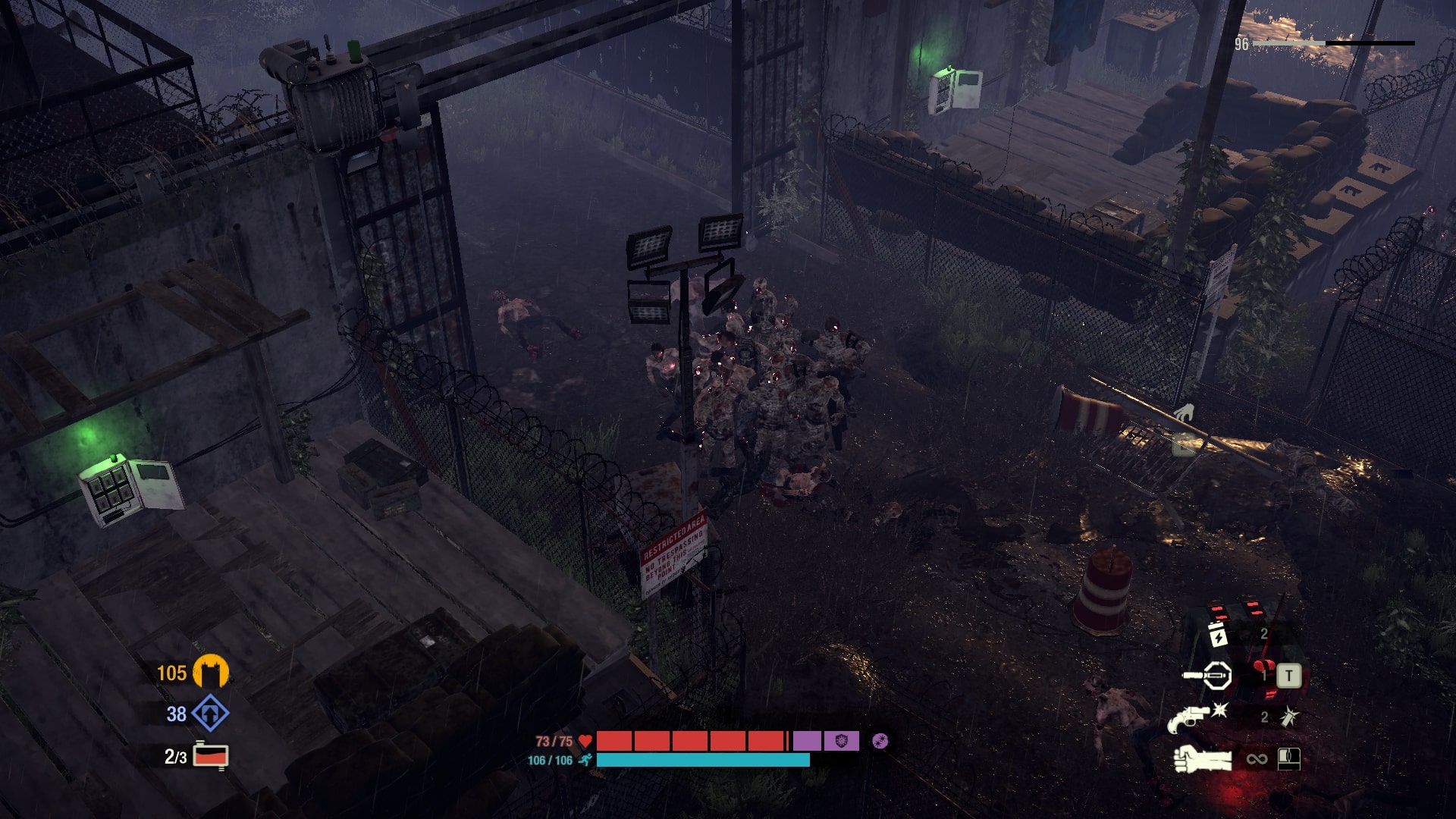Click the flare ammo icon

1289,717
